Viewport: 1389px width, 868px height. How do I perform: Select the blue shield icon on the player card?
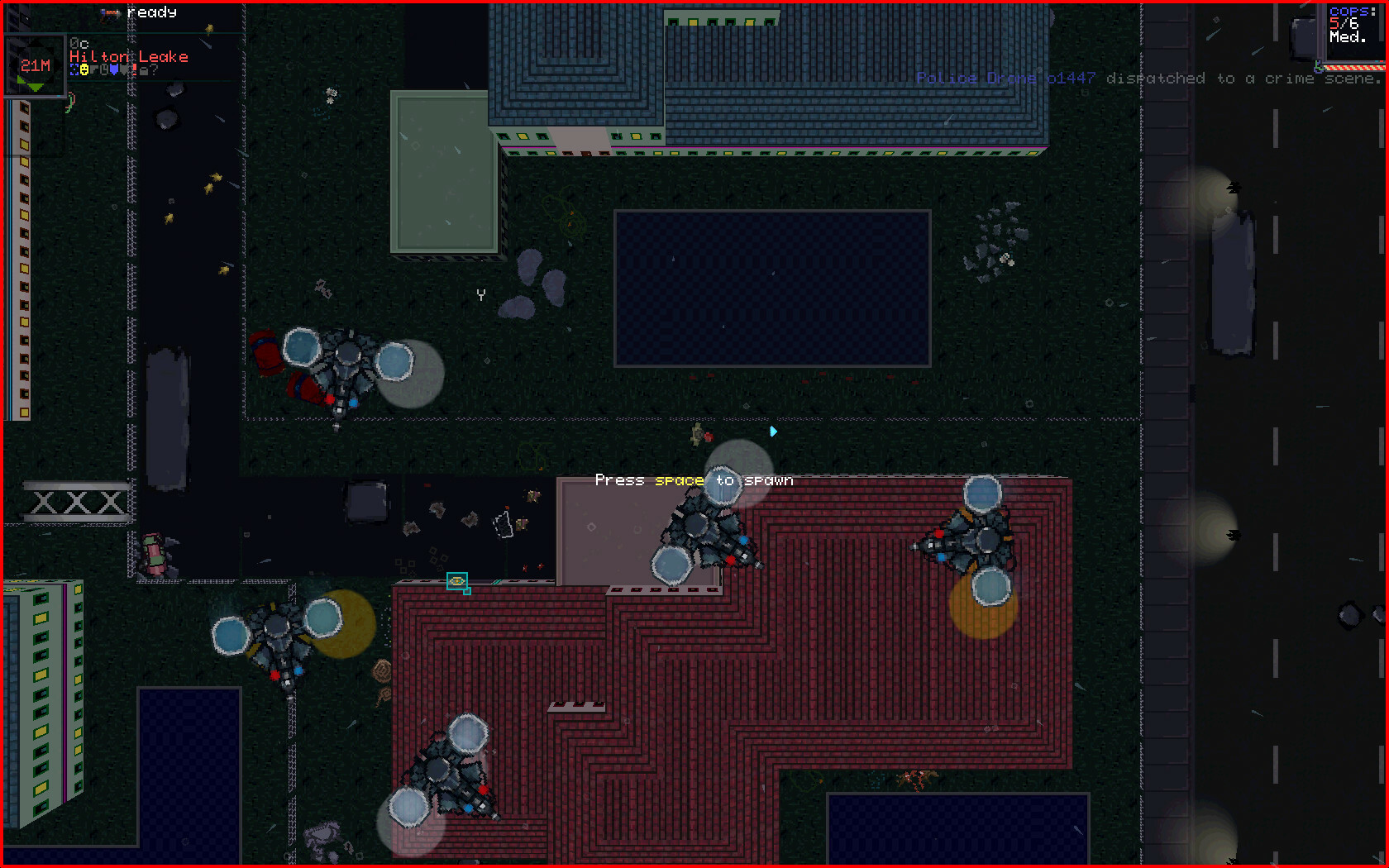pos(113,69)
